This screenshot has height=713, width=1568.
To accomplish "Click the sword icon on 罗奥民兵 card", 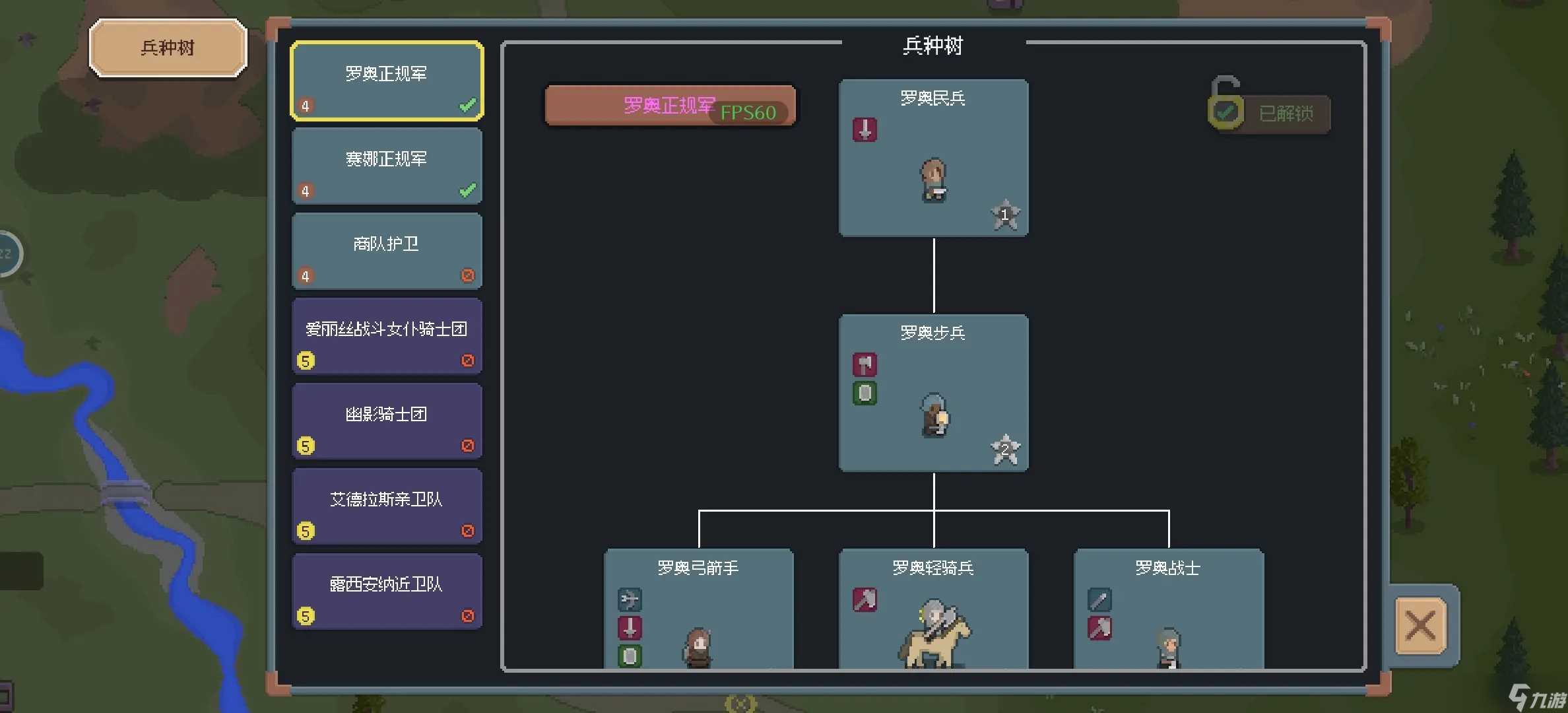I will pyautogui.click(x=865, y=130).
